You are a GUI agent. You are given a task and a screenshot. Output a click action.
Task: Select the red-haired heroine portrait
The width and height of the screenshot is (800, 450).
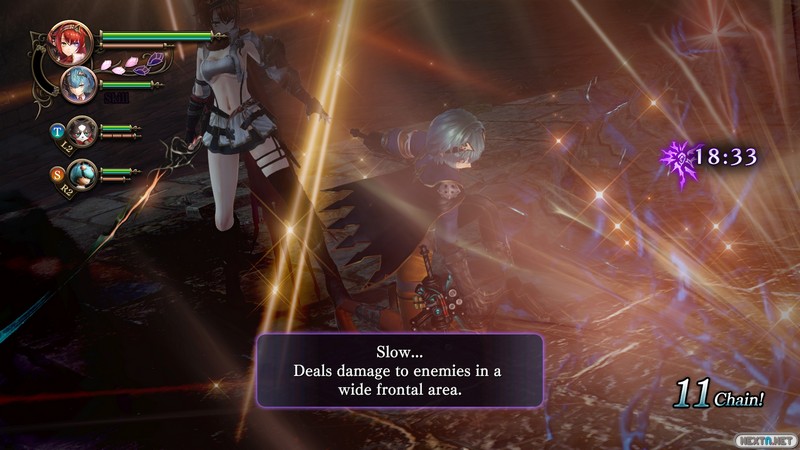point(72,43)
